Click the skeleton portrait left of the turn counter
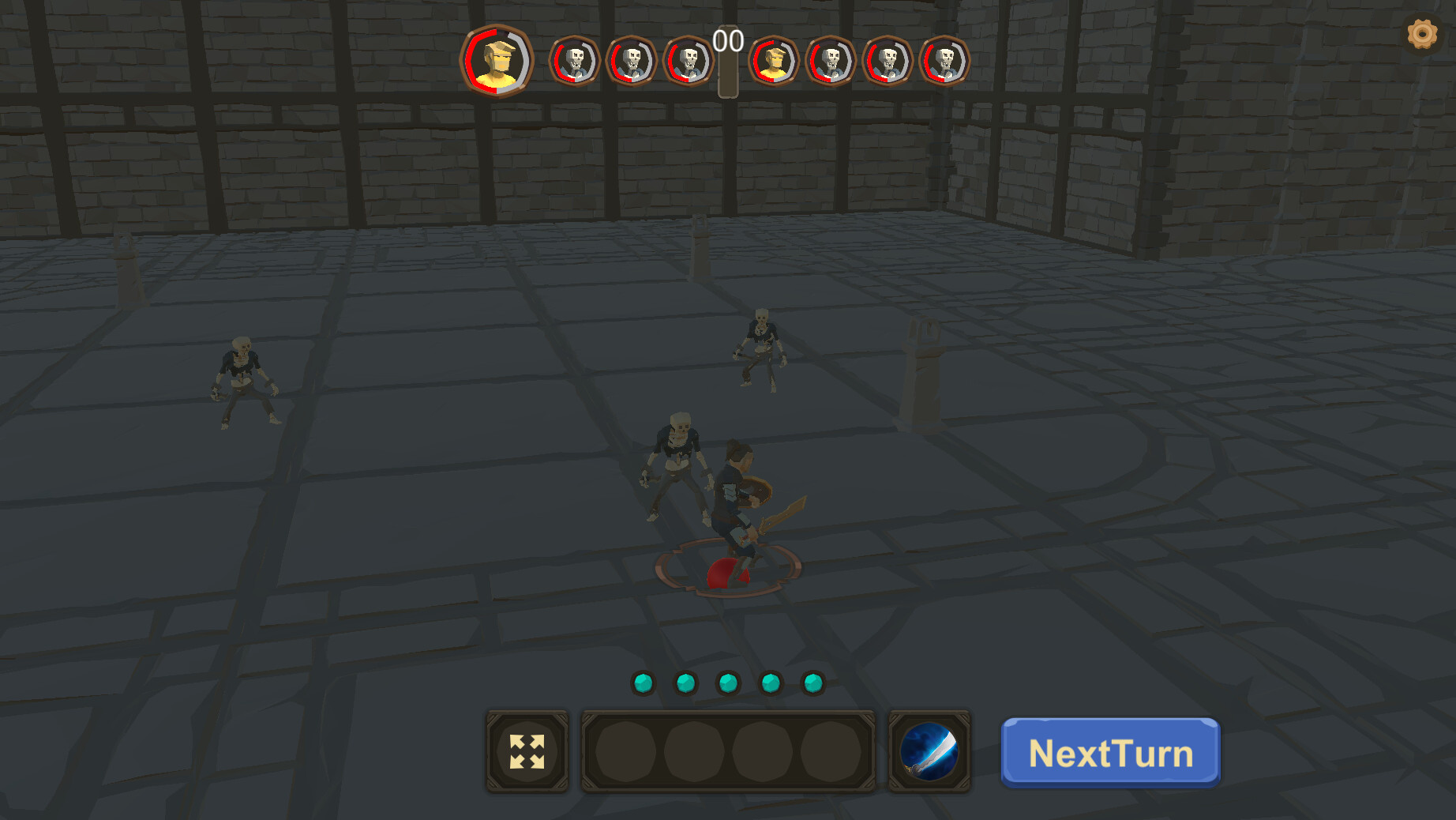Image resolution: width=1456 pixels, height=820 pixels. pyautogui.click(x=688, y=62)
